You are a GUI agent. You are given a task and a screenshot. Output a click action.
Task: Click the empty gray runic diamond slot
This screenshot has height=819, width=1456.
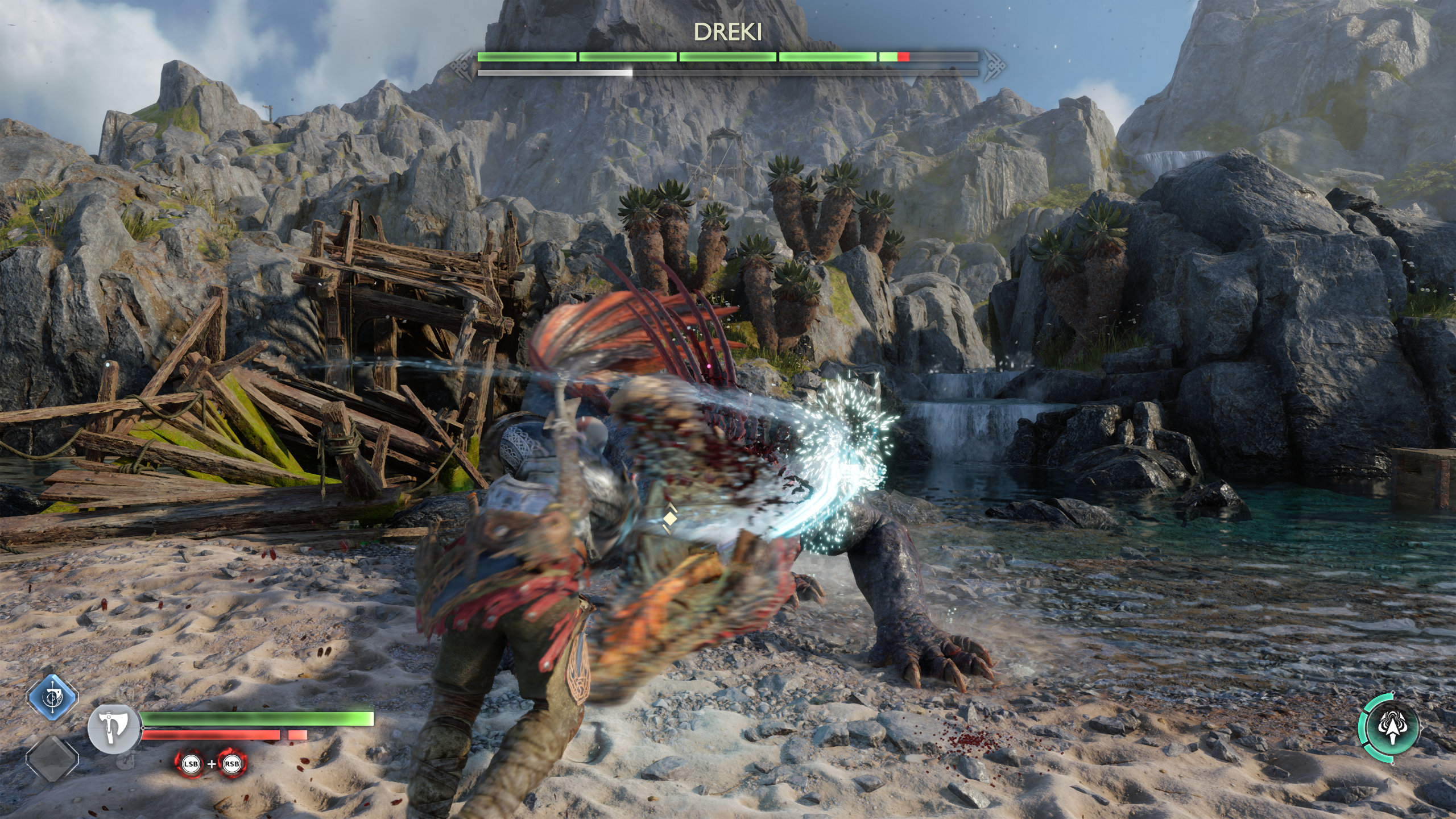52,758
